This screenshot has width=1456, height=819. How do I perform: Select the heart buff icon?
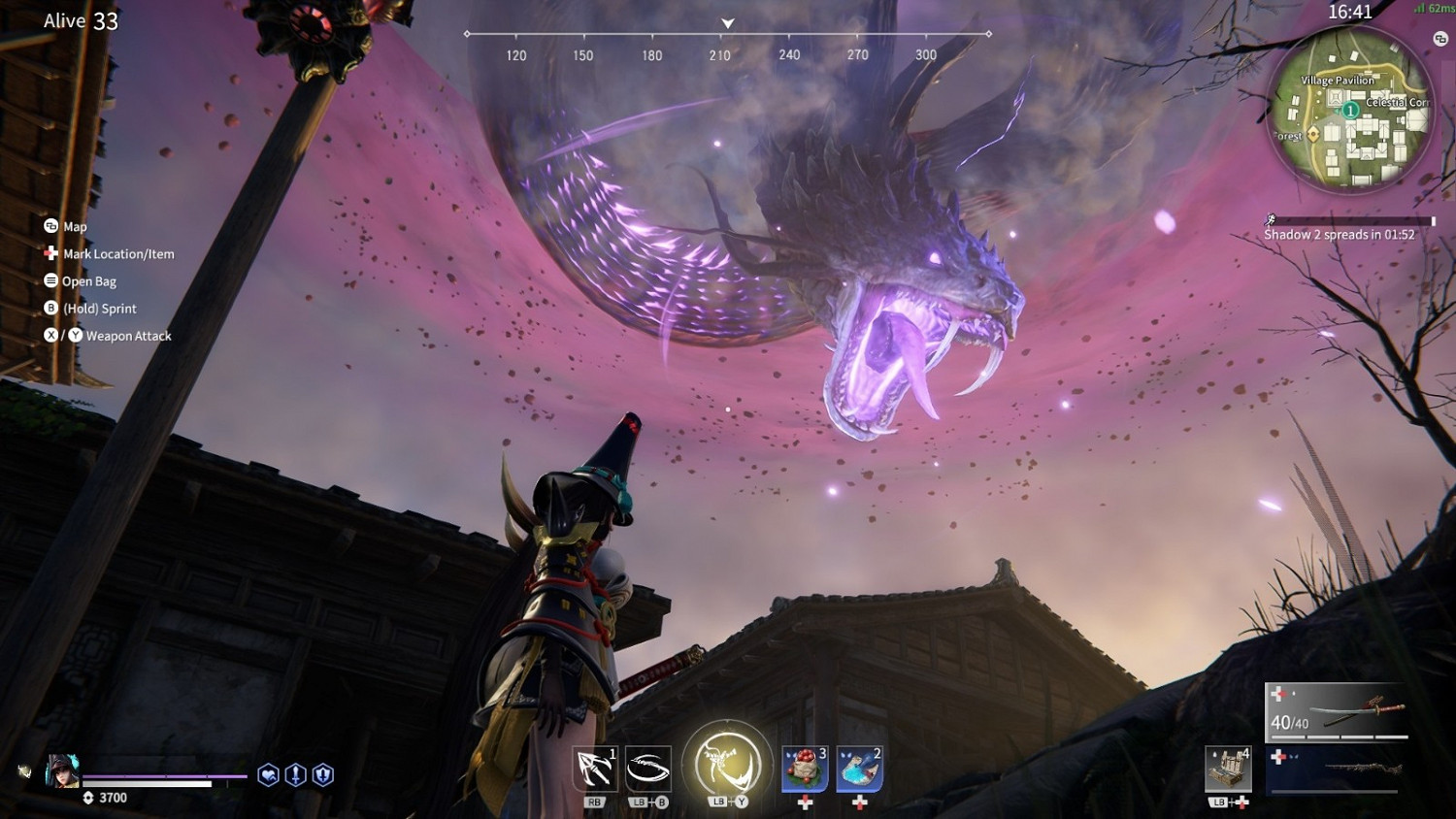tap(269, 774)
